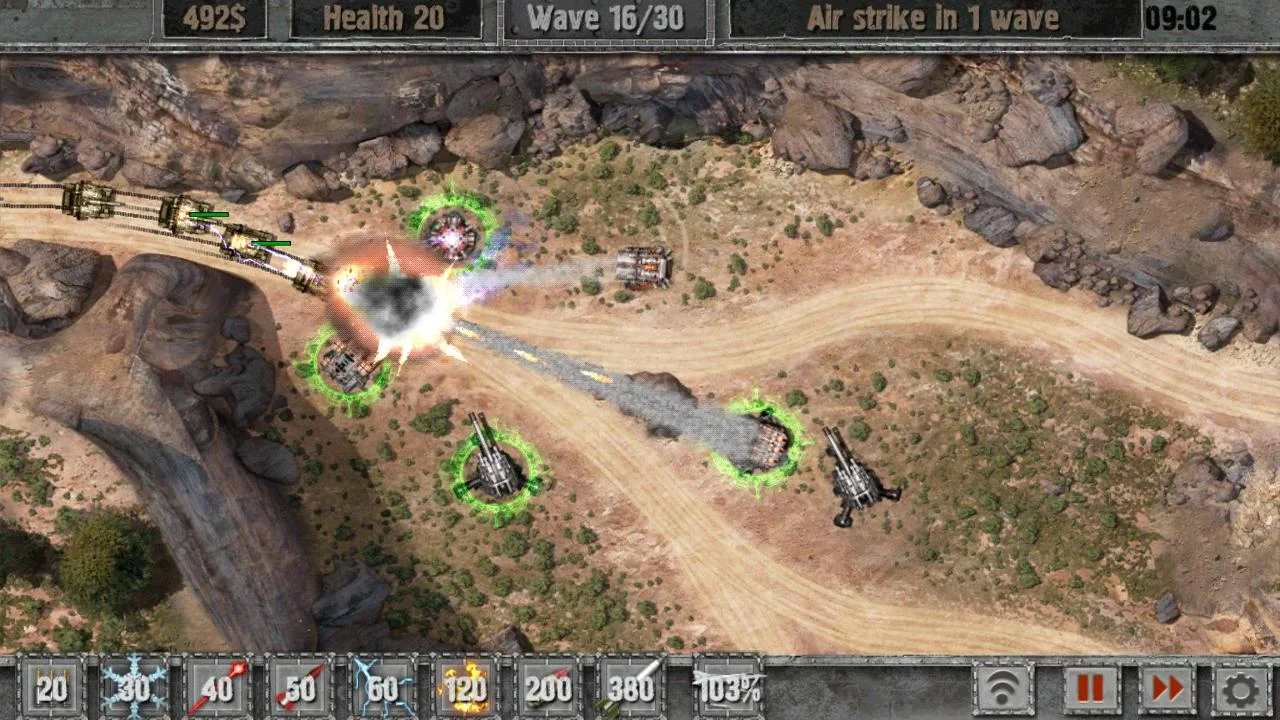Viewport: 1280px width, 720px height.
Task: Choose the 380-cost heavy cannon tower
Action: [632, 687]
